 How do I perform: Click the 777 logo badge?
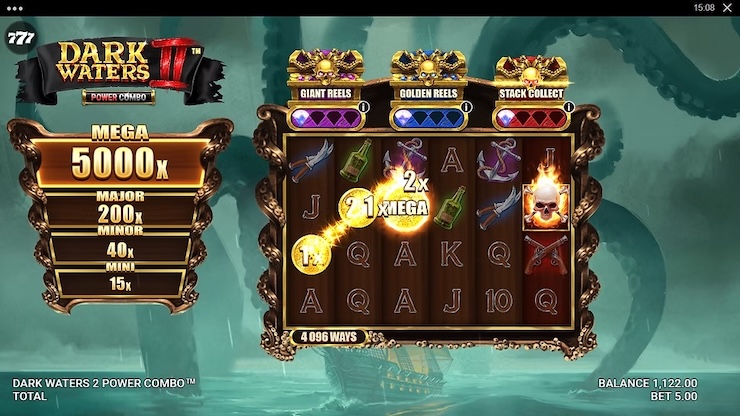click(17, 39)
